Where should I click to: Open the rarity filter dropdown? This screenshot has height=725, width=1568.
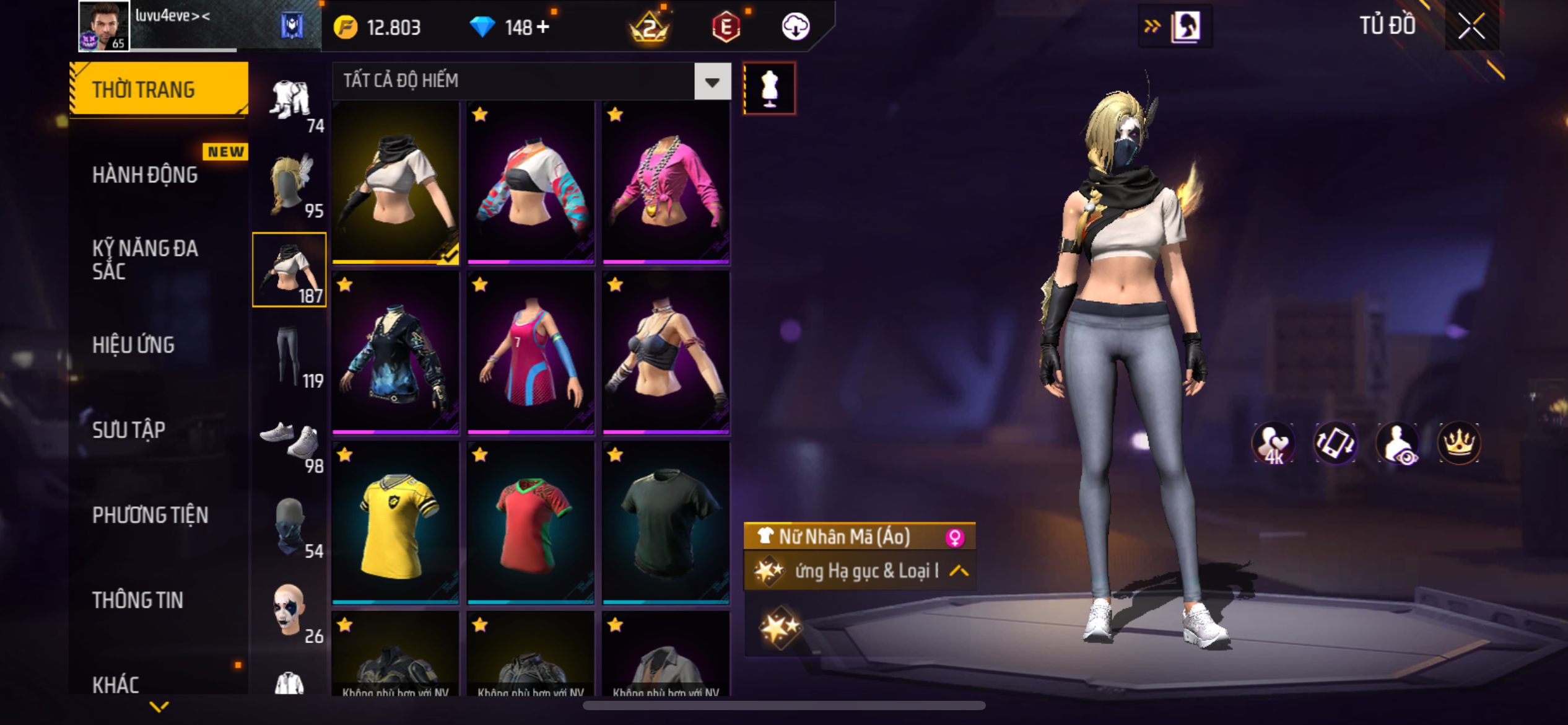712,81
